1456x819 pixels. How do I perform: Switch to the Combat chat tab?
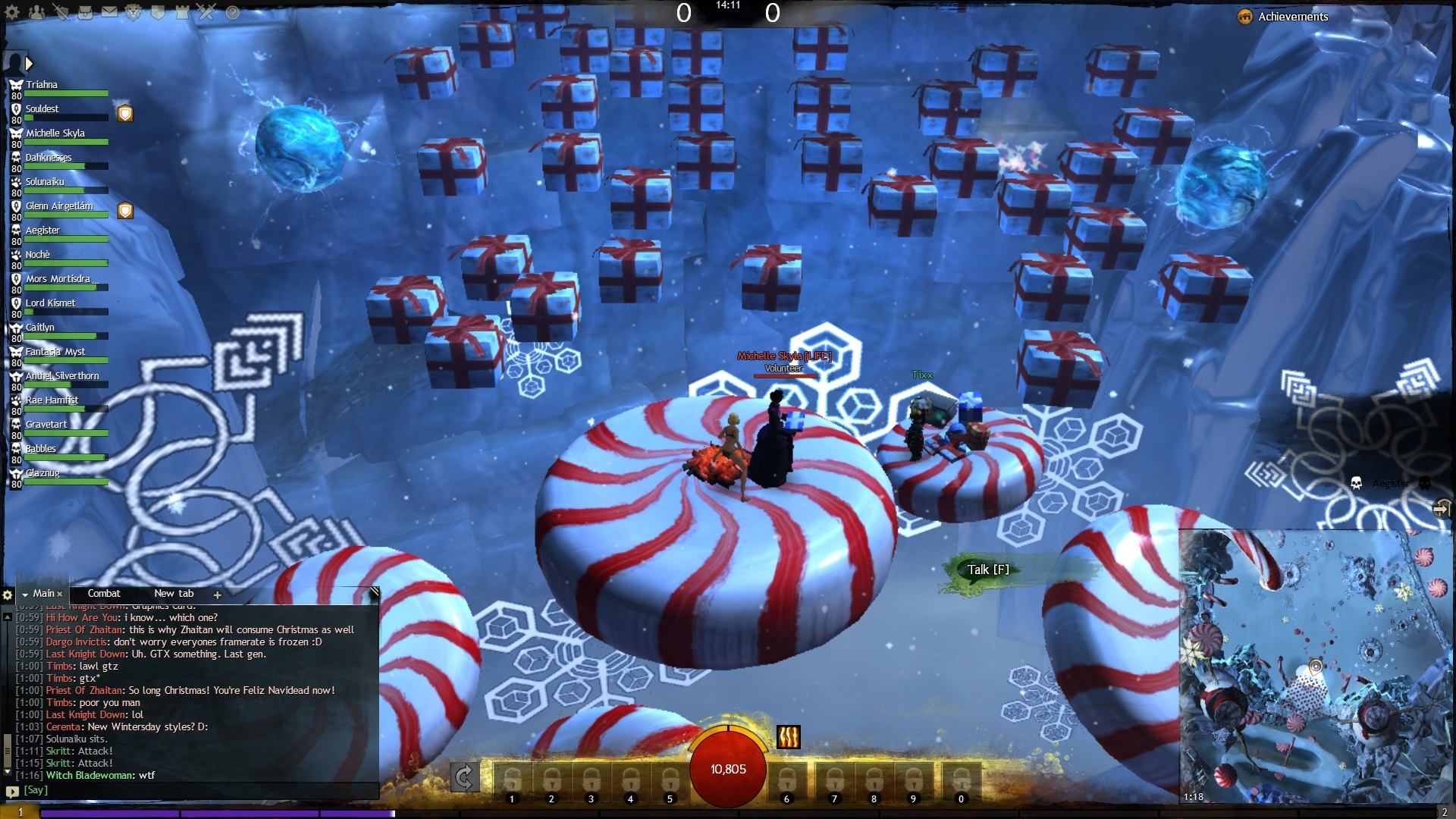point(104,594)
